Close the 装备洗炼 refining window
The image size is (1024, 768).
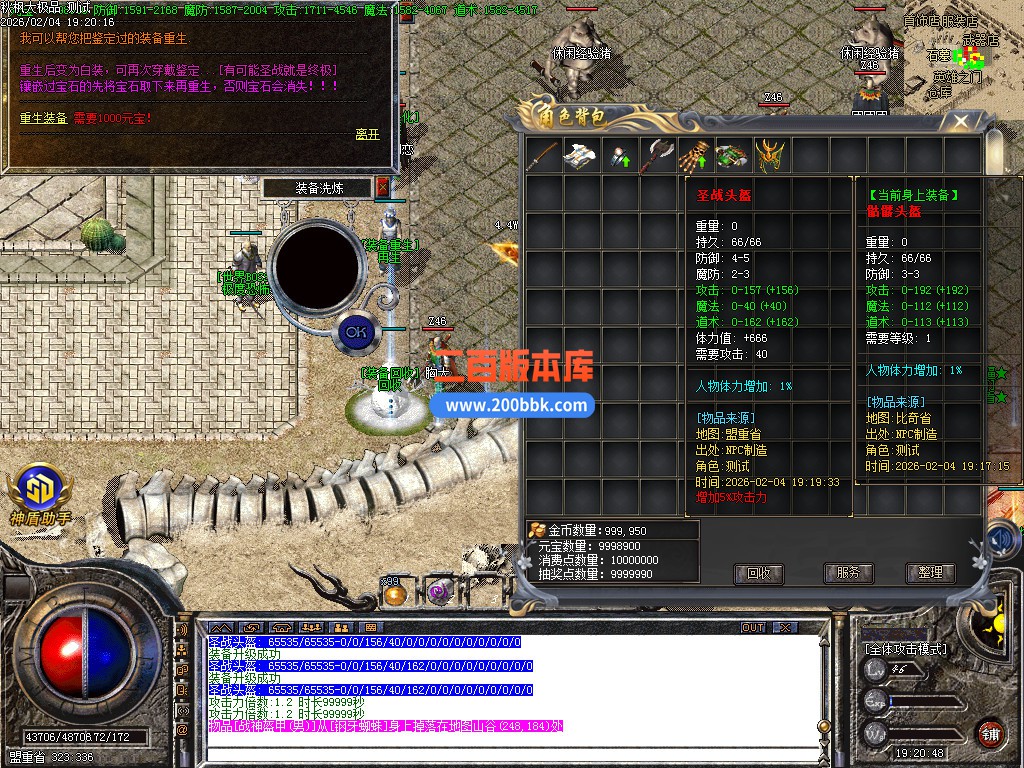(x=383, y=187)
